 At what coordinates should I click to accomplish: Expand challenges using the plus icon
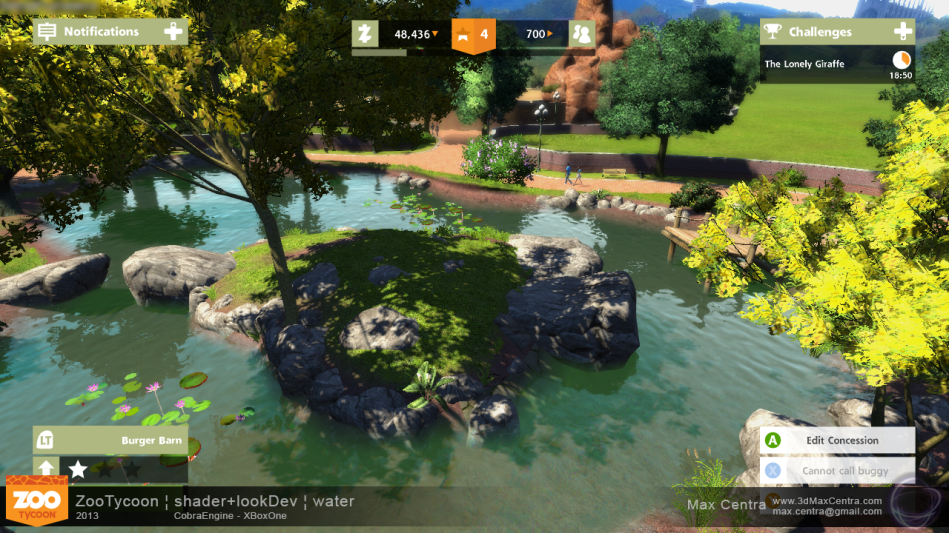(902, 32)
